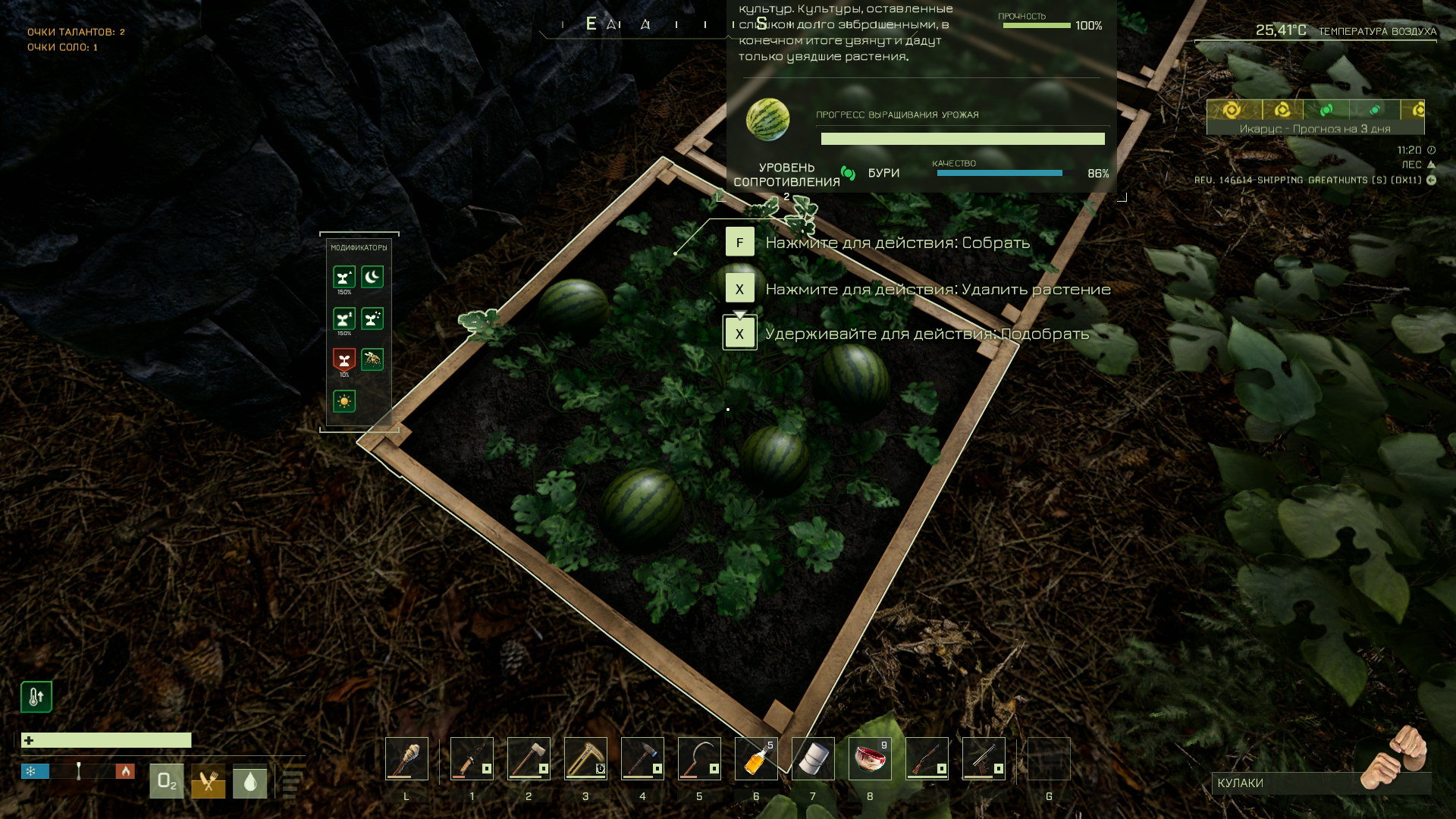Viewport: 1456px width, 819px height.
Task: Click the food hunger status icon
Action: (x=208, y=781)
